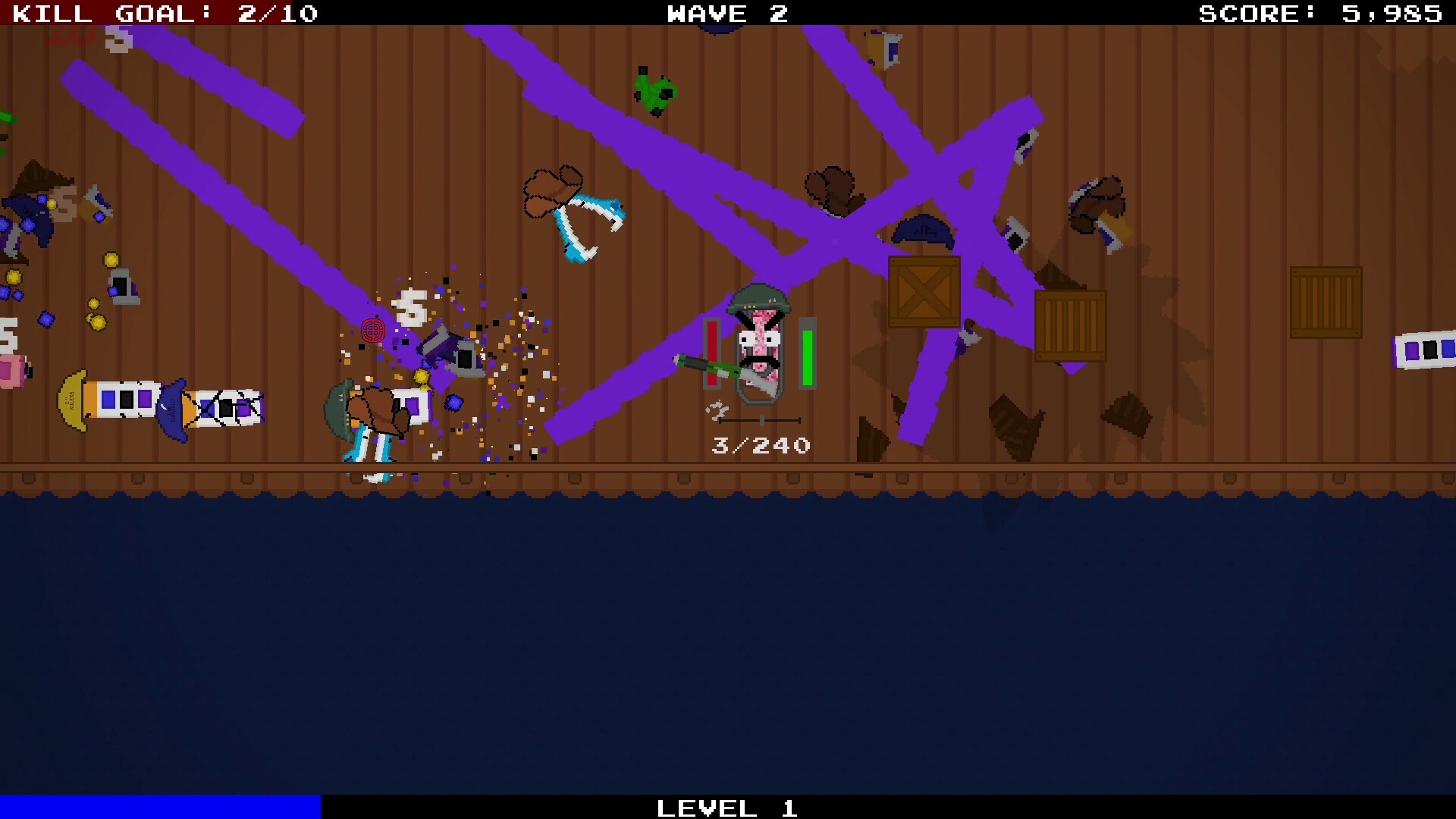Click the cowboy hat pickup near center
This screenshot has height=819, width=1456.
click(552, 190)
